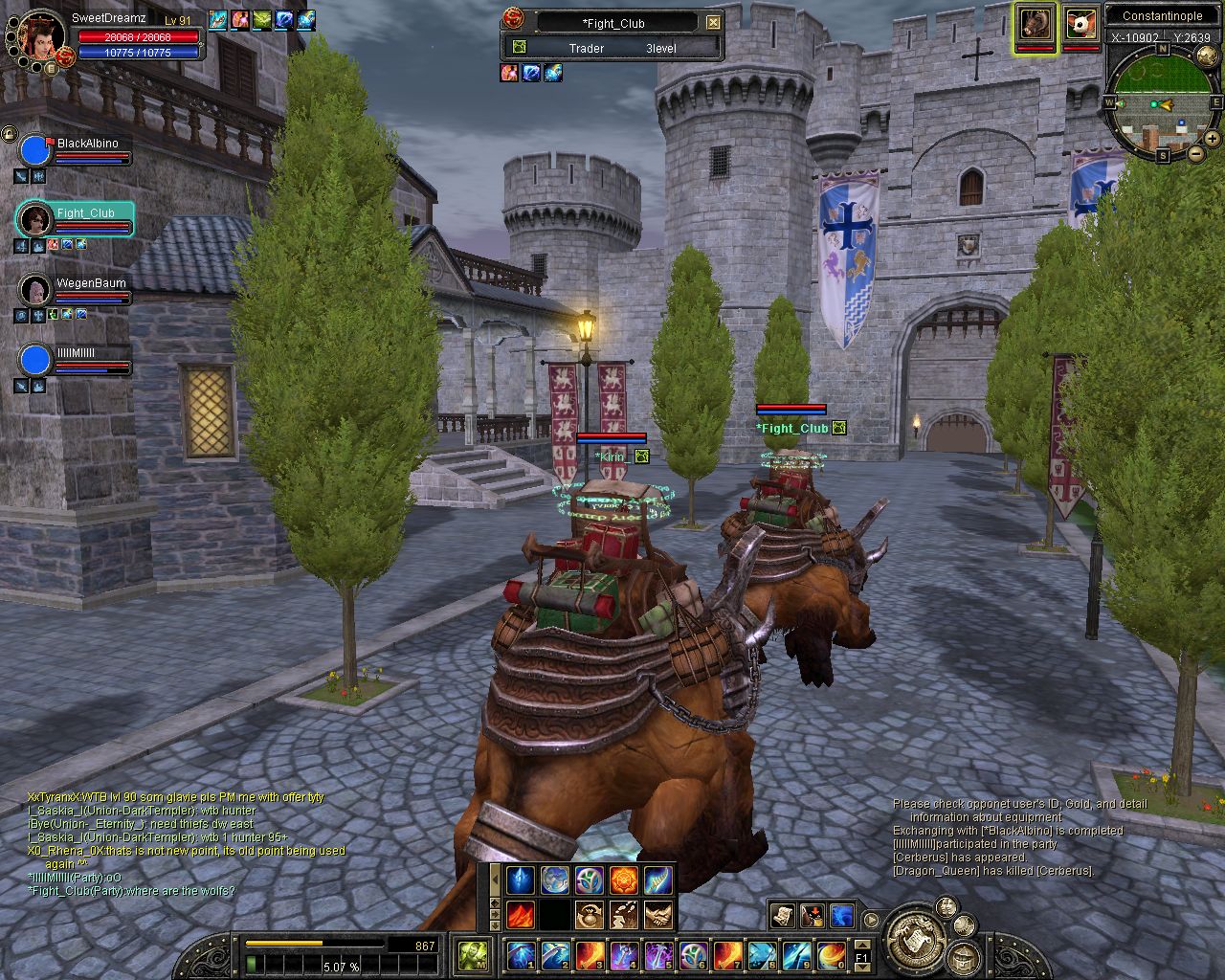
Task: Select the horned transport pet portrait
Action: pyautogui.click(x=1036, y=23)
